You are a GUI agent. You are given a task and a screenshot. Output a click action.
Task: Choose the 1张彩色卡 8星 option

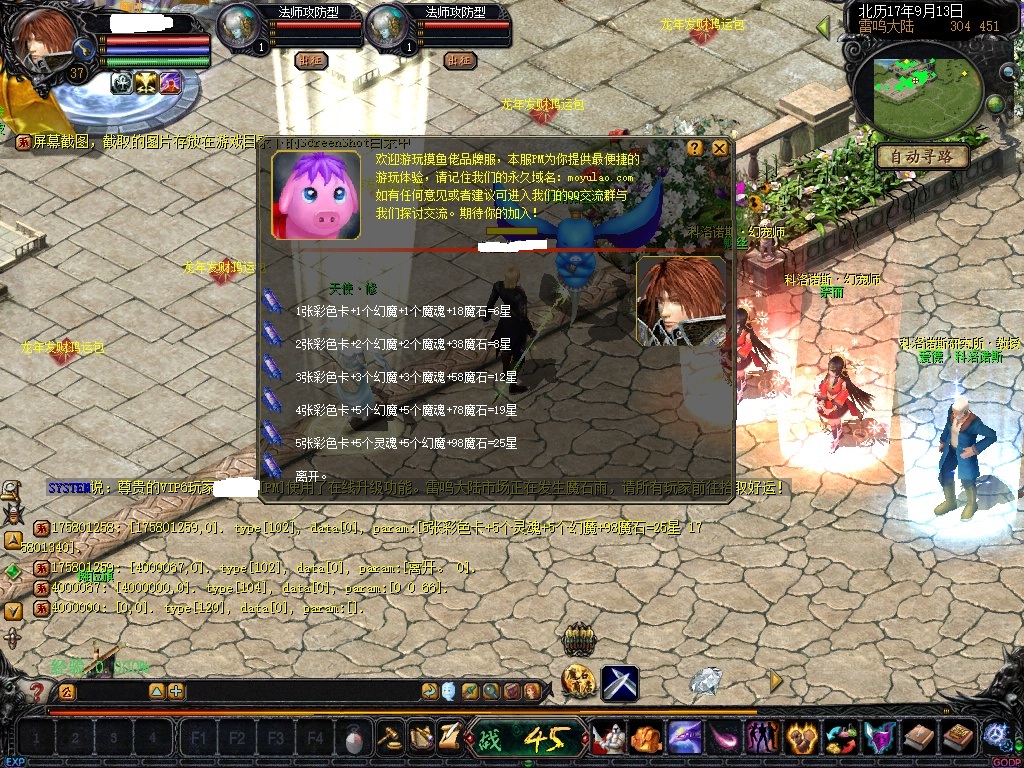[x=404, y=312]
